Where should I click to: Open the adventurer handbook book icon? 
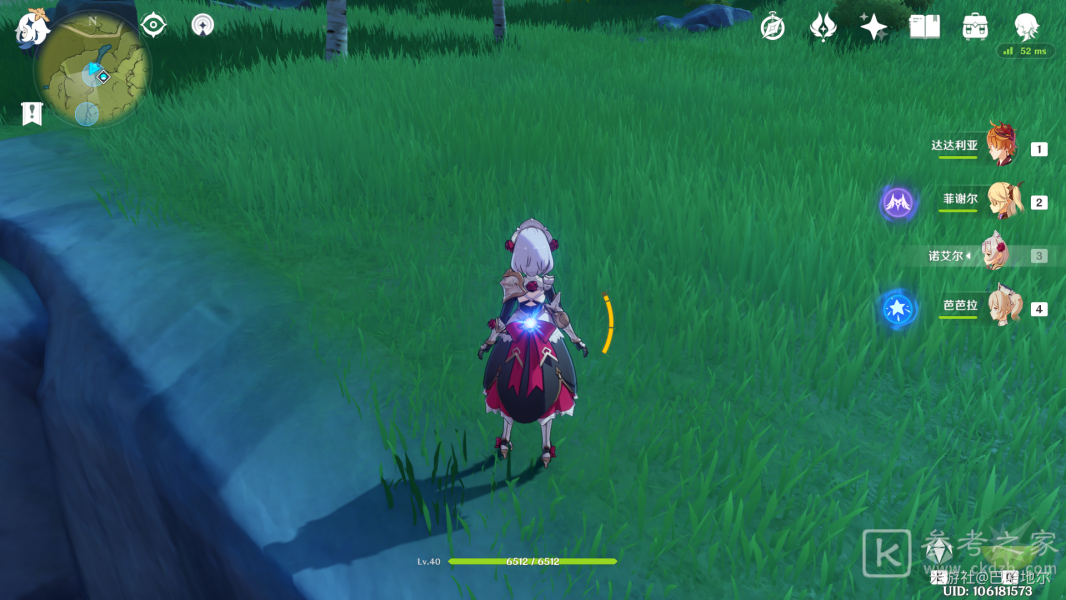pos(925,27)
